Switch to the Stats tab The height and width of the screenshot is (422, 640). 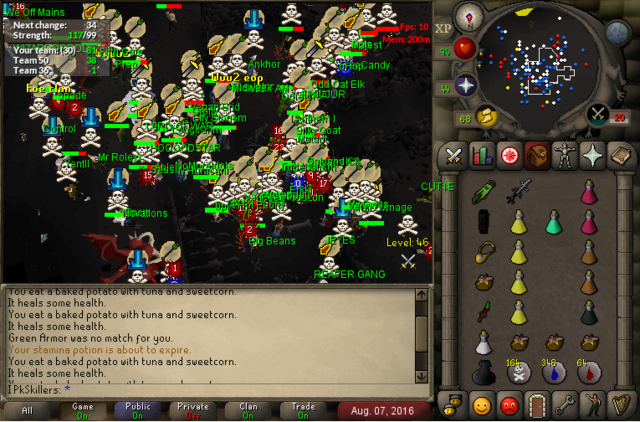pyautogui.click(x=481, y=155)
